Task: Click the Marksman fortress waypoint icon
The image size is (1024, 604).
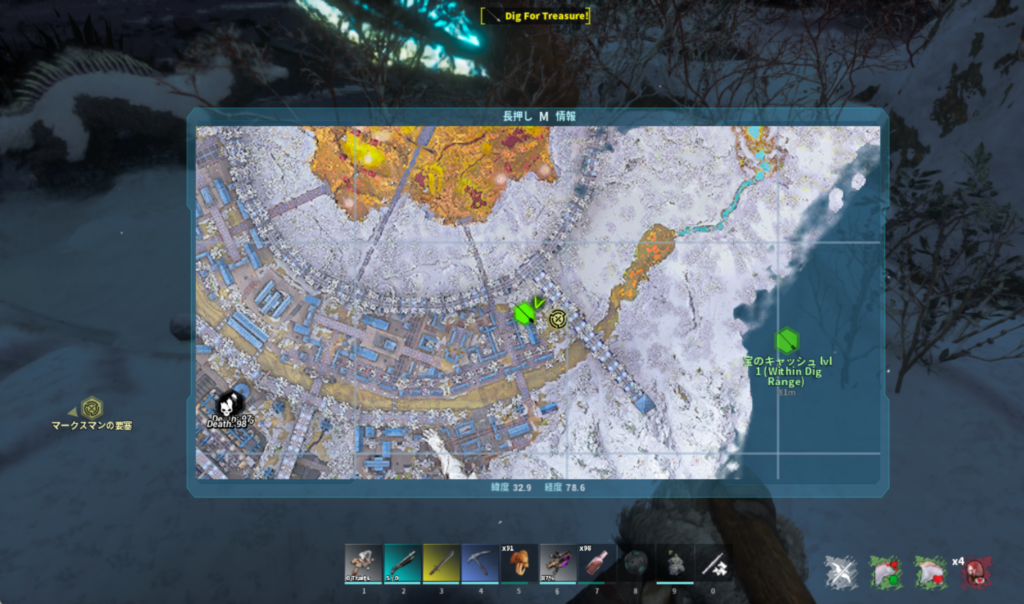Action: click(92, 407)
